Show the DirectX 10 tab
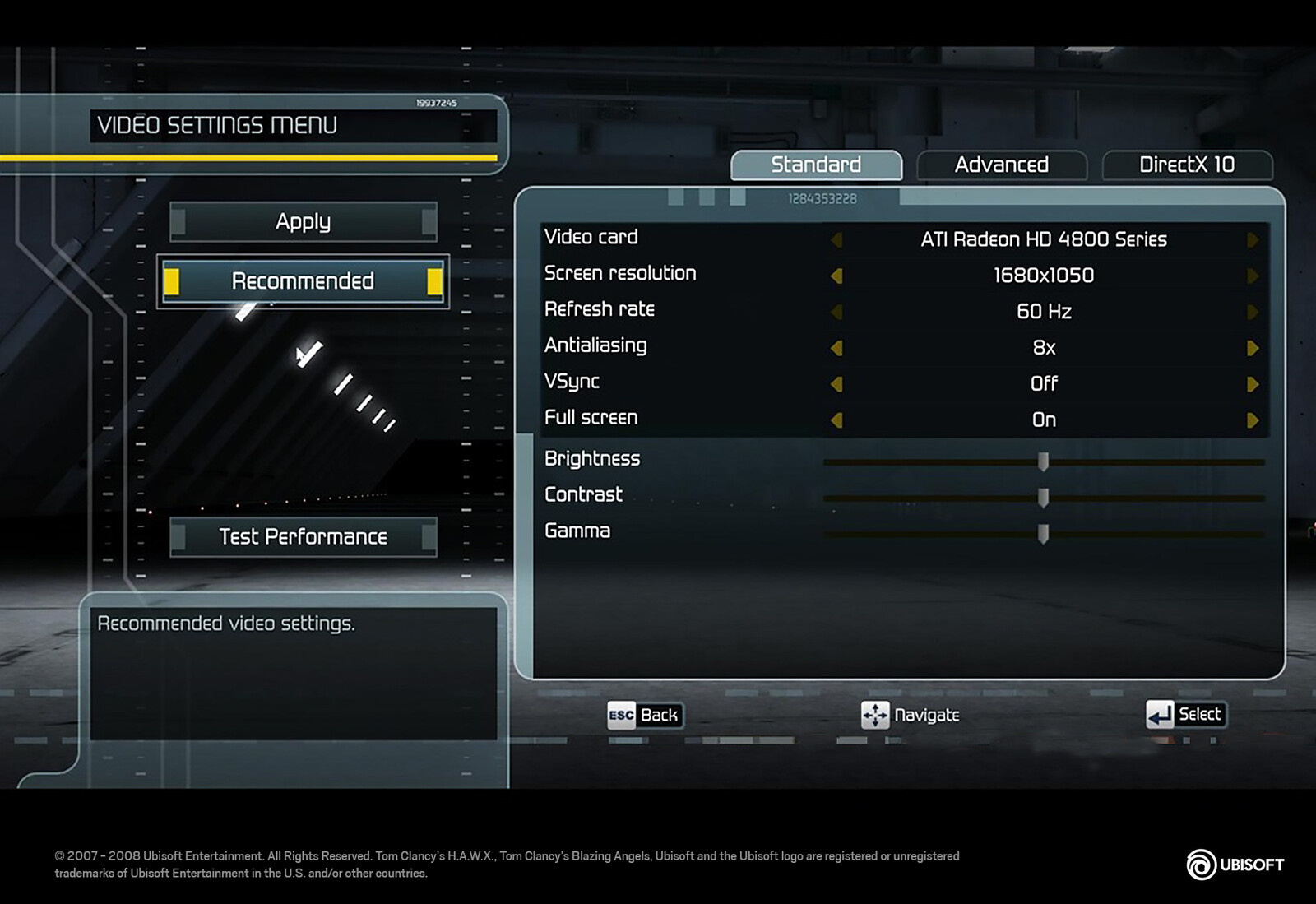 (1186, 165)
